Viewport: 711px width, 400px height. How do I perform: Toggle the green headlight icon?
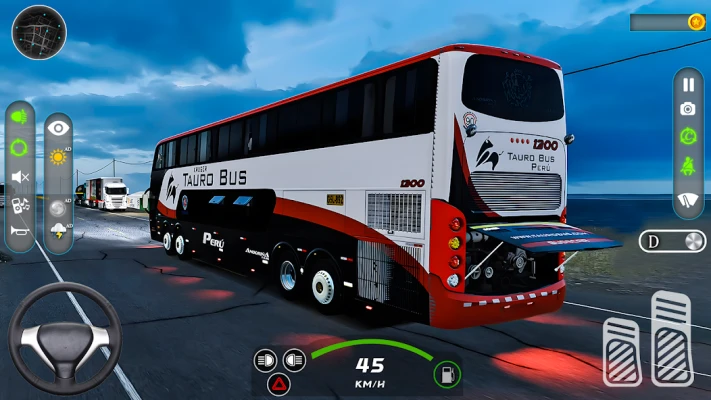(x=19, y=117)
